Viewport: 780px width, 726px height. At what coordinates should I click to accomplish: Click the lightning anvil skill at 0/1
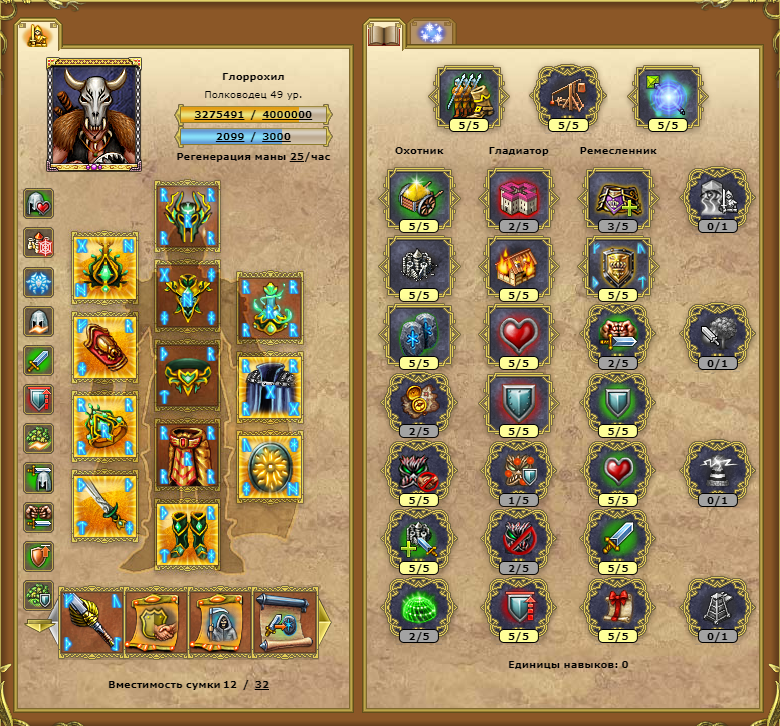(x=716, y=471)
